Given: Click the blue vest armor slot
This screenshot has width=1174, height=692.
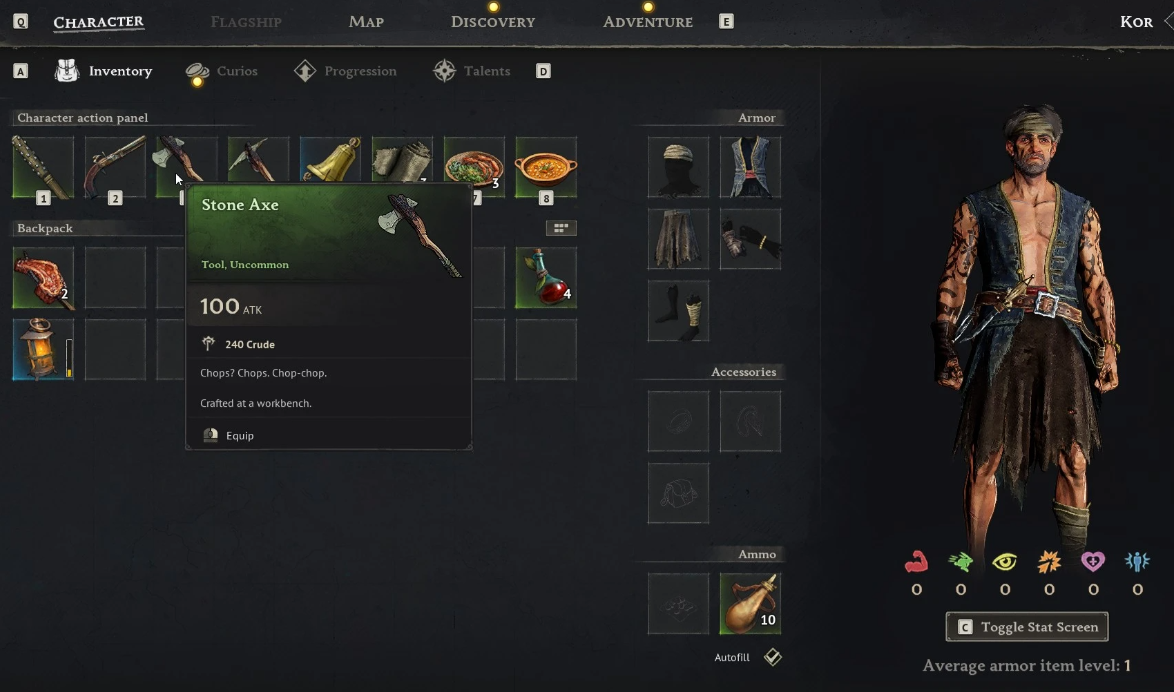Looking at the screenshot, I should pyautogui.click(x=750, y=167).
